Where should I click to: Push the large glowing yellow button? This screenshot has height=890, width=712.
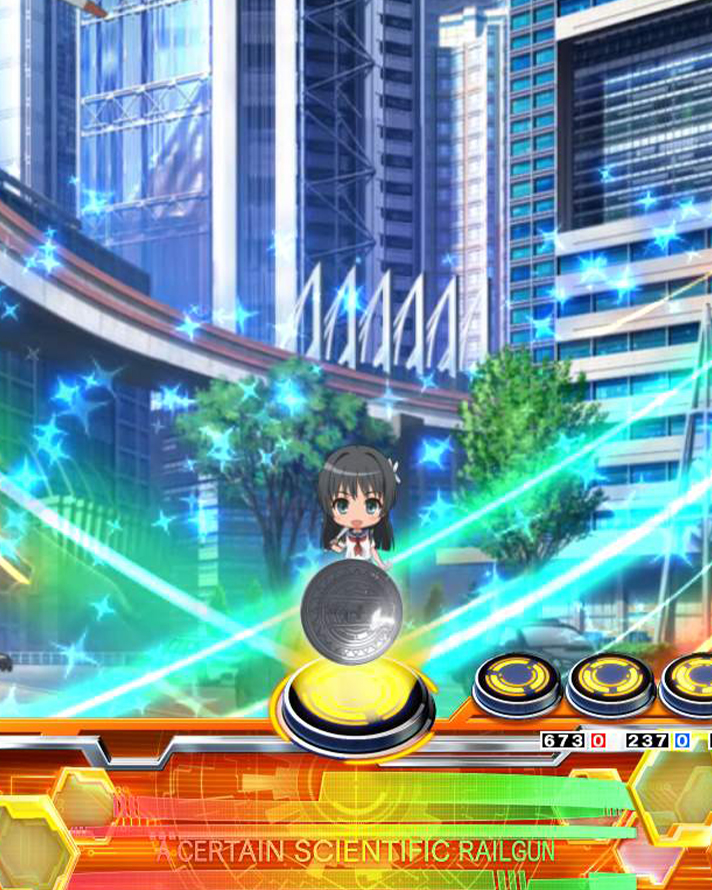pyautogui.click(x=356, y=699)
